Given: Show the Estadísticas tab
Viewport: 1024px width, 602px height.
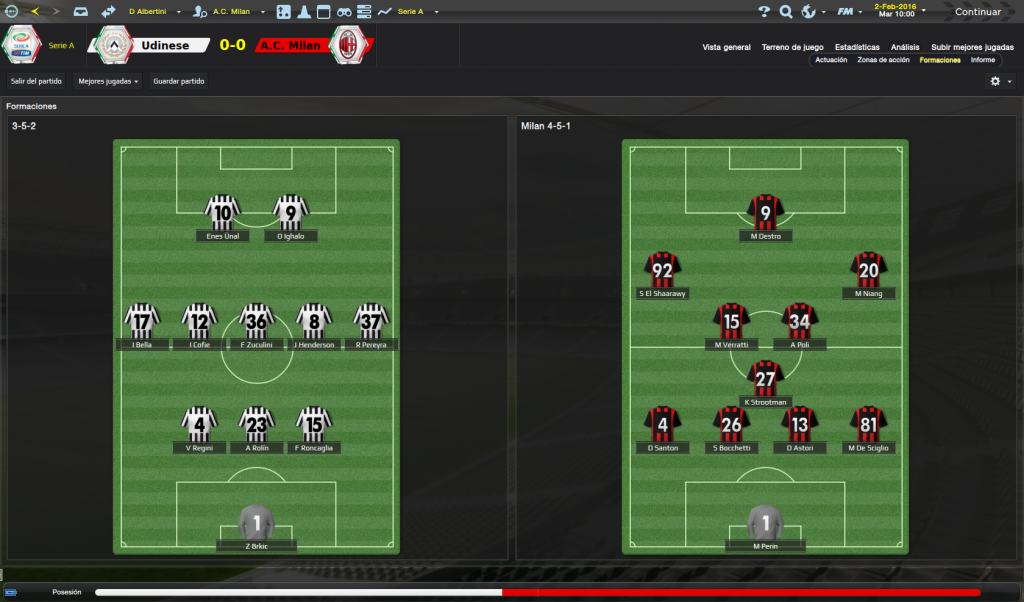Looking at the screenshot, I should [x=857, y=47].
